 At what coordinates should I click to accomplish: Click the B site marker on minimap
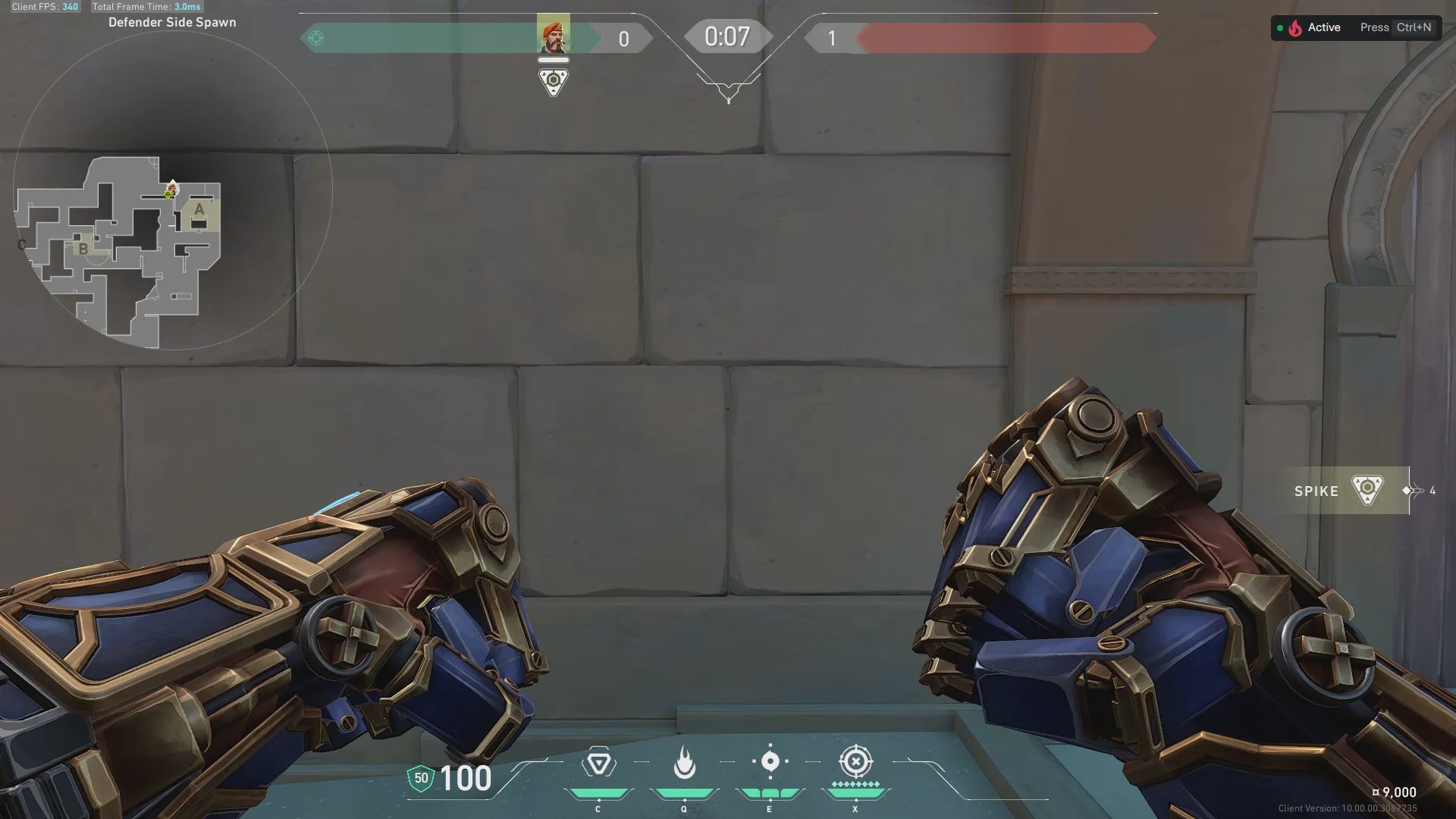click(x=83, y=248)
